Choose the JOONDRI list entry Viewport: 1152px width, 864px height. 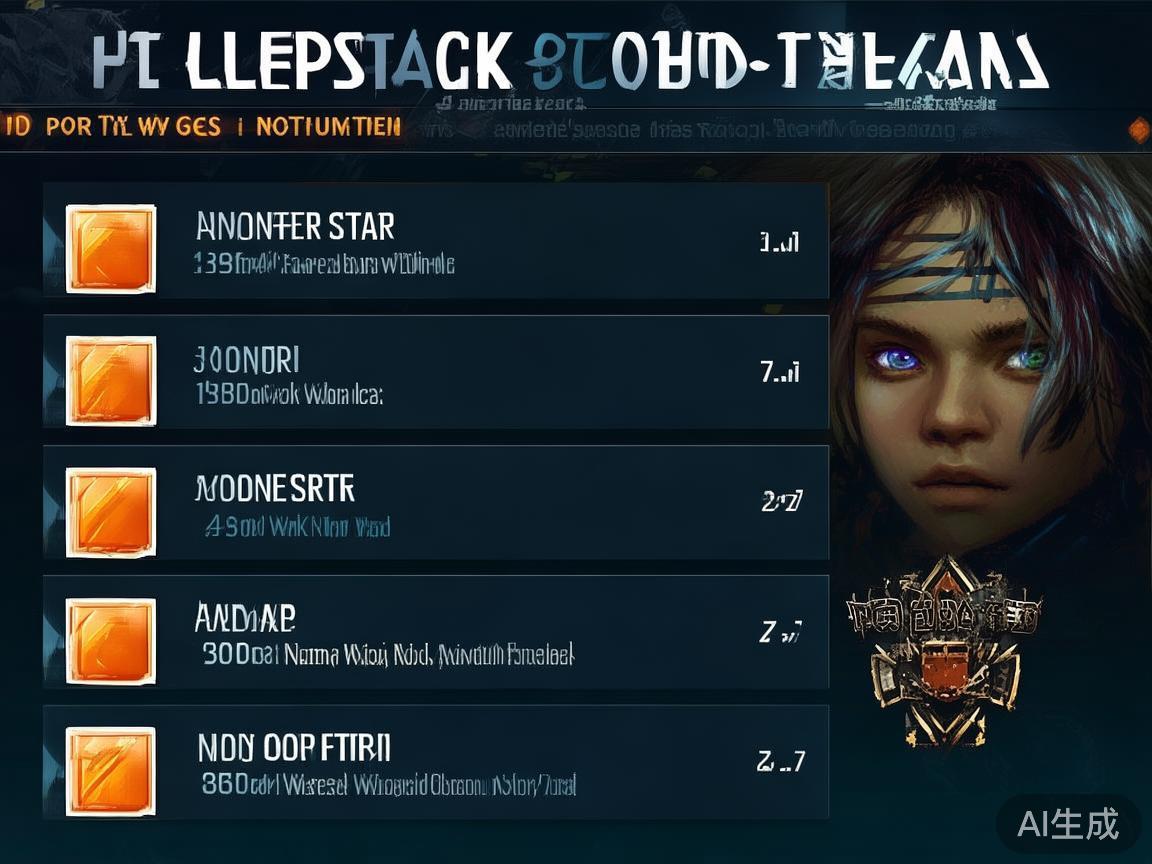[436, 373]
